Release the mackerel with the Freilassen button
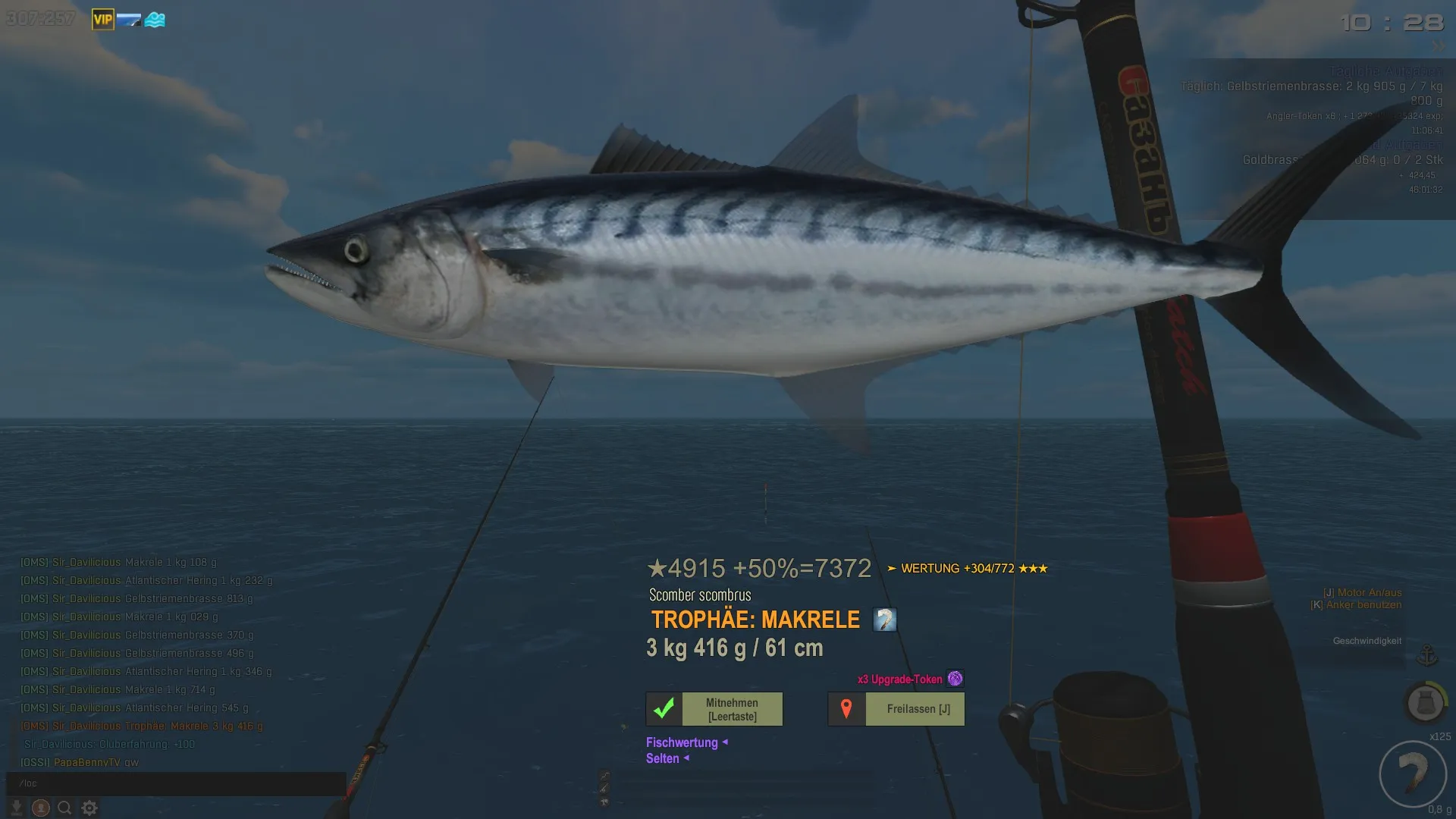The width and height of the screenshot is (1456, 819). click(896, 709)
